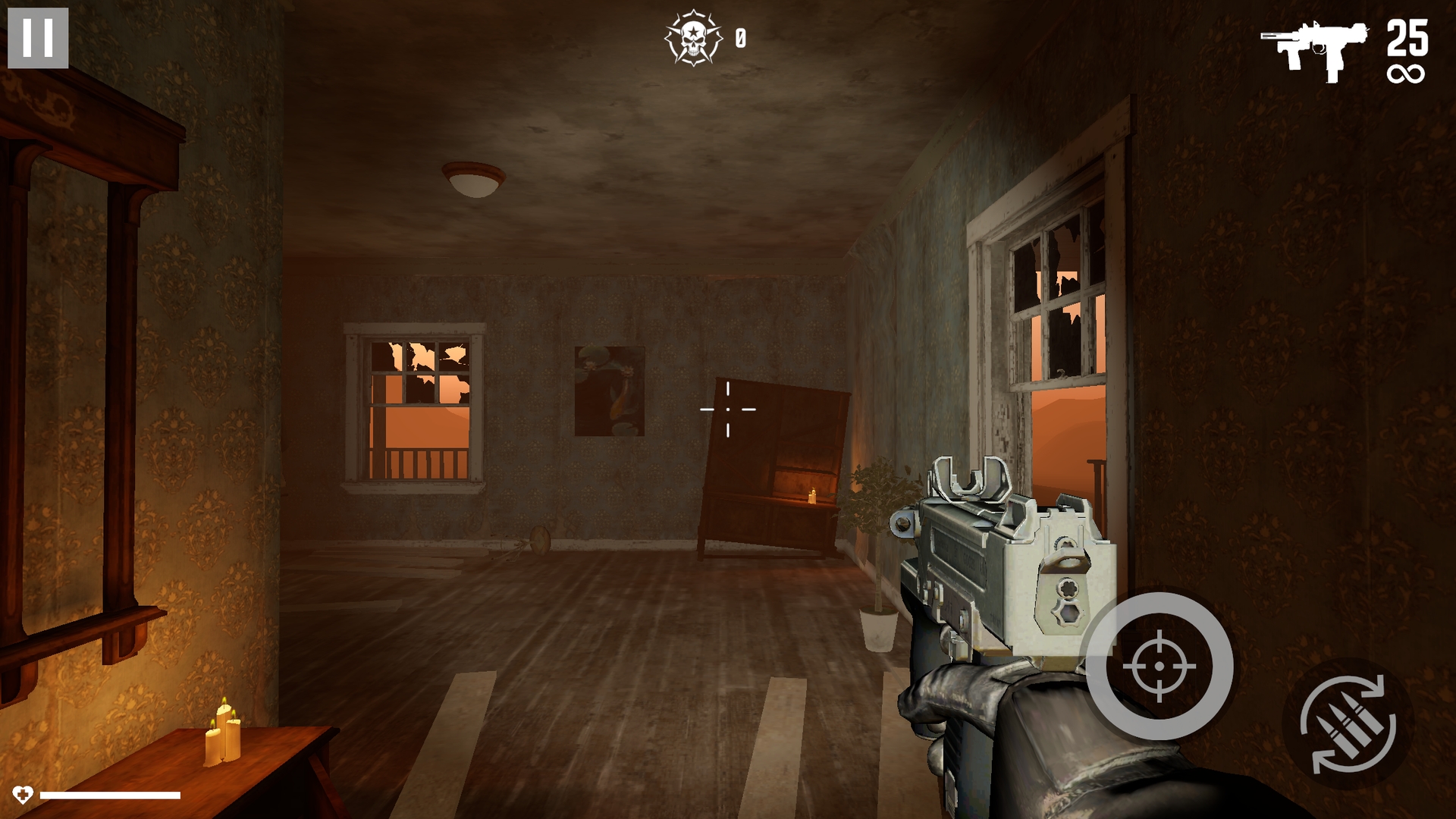This screenshot has height=819, width=1456.
Task: Tap the skull kill counter icon
Action: pos(695,36)
